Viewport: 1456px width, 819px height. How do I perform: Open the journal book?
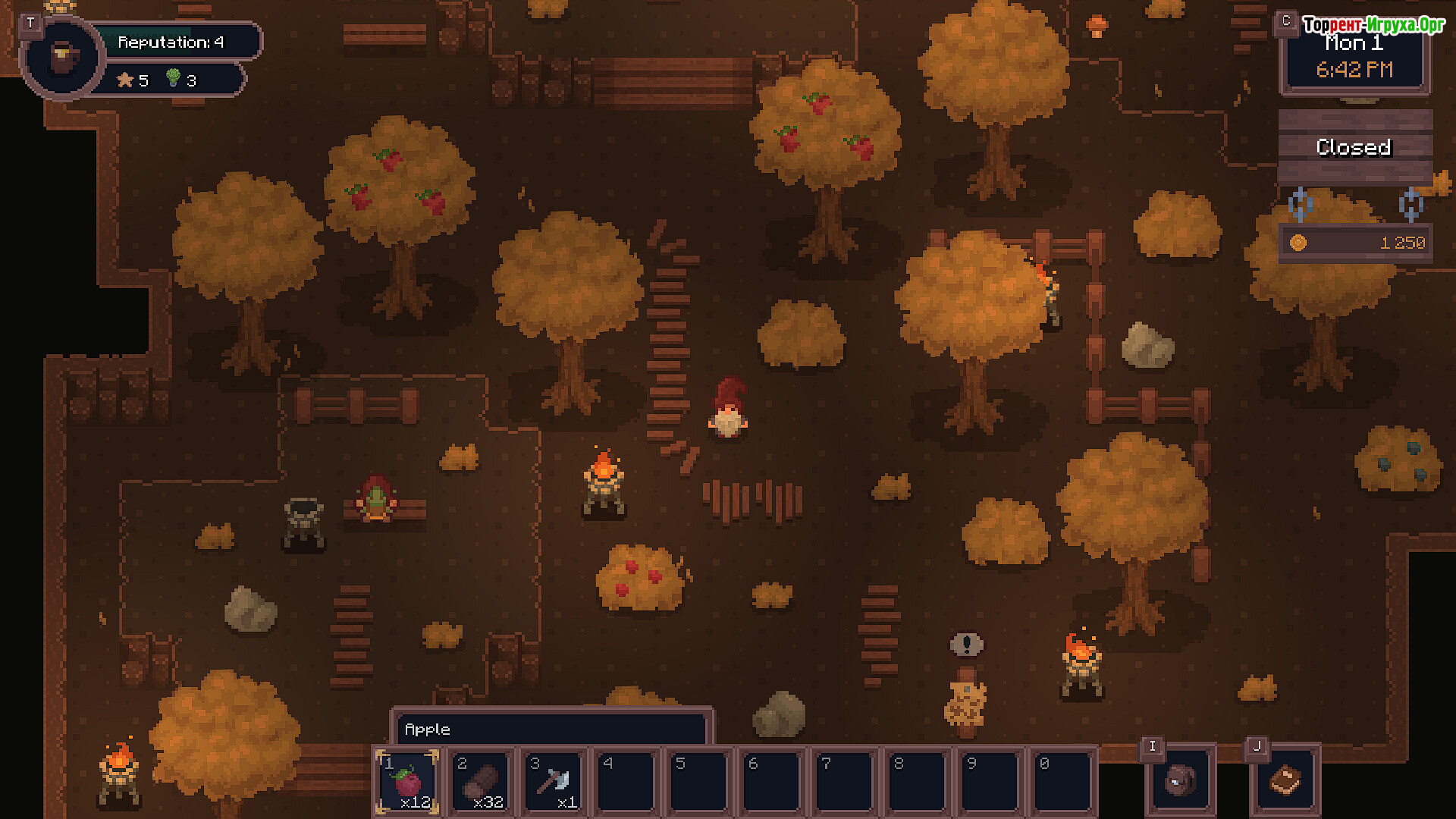1285,781
